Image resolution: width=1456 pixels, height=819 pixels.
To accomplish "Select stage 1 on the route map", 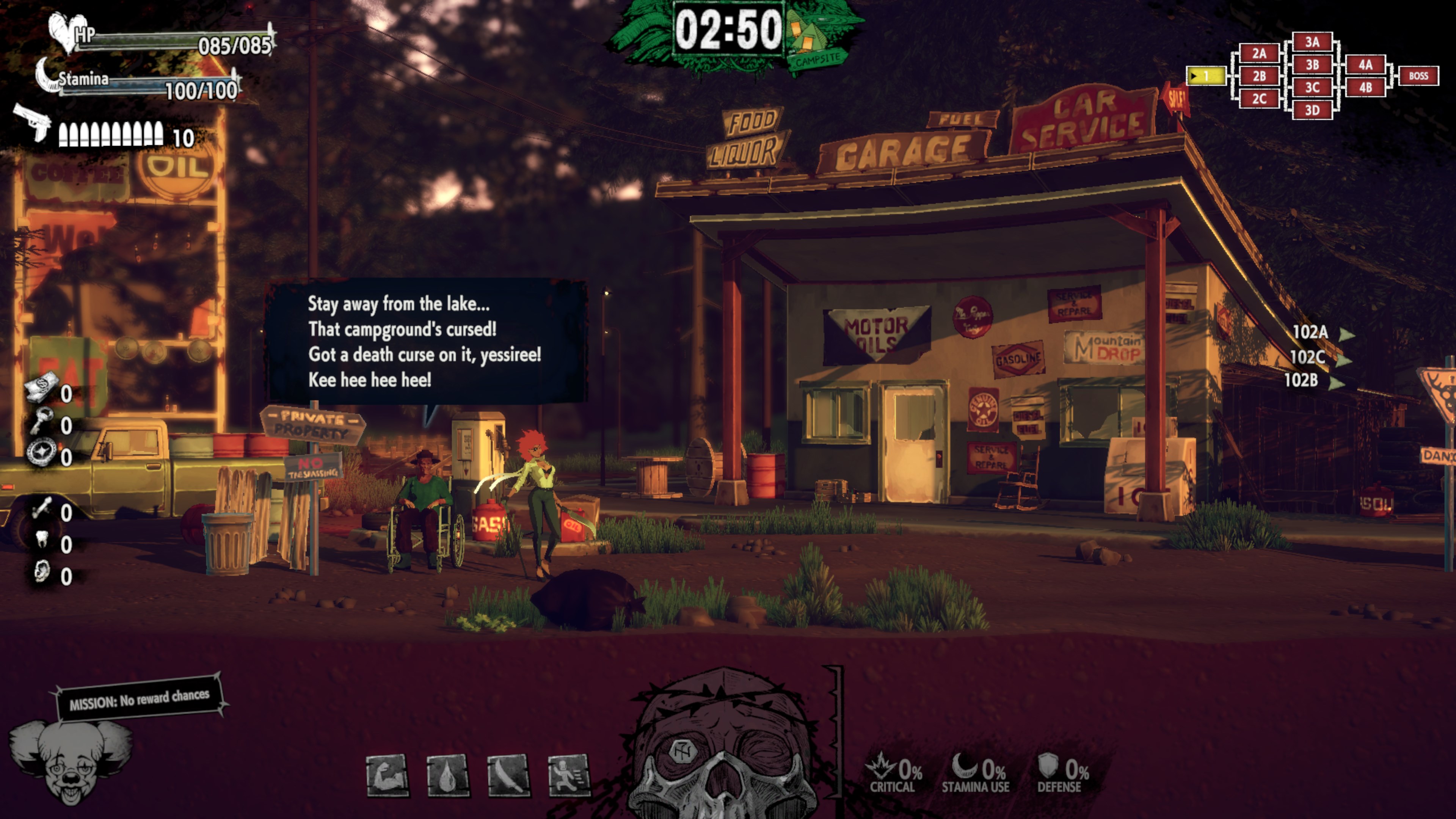I will pos(1206,76).
